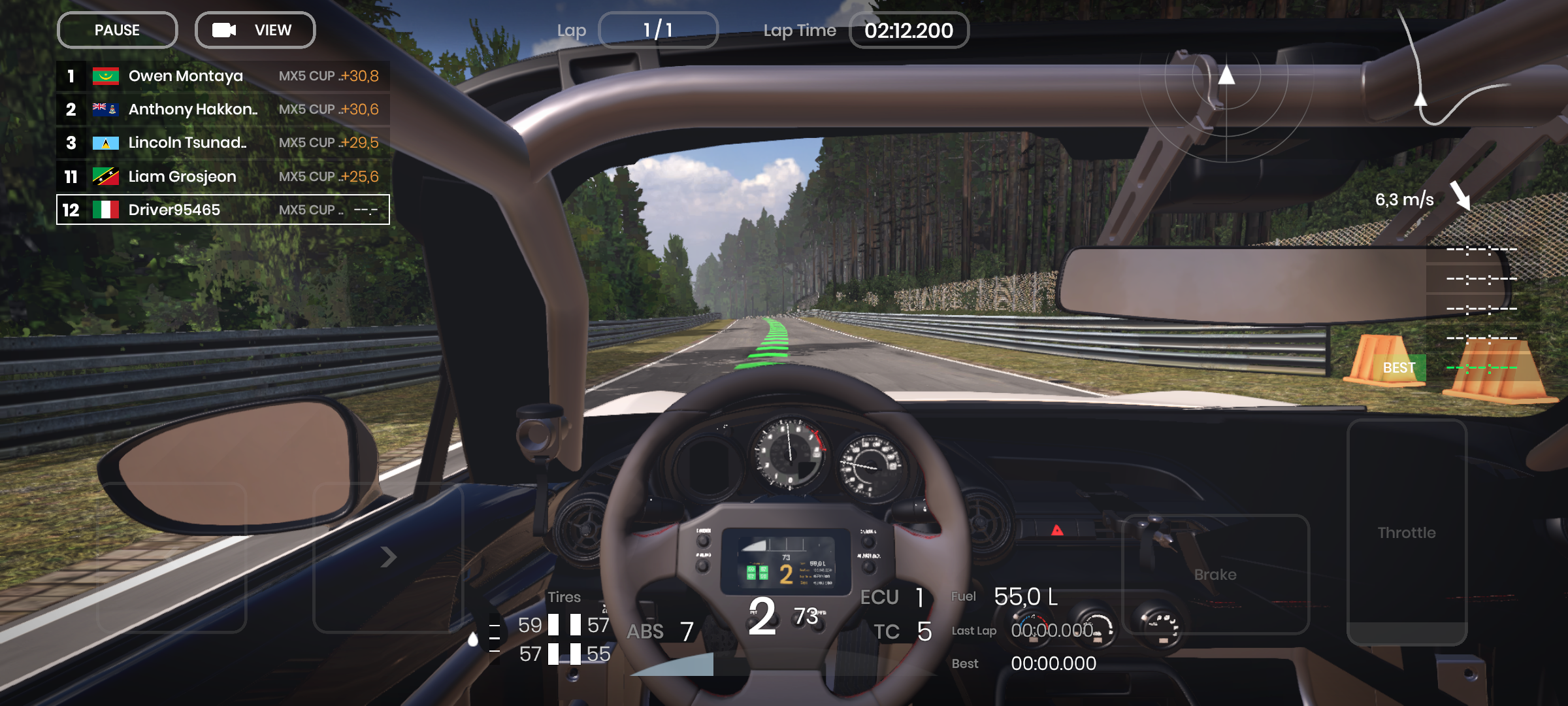
Task: Select Owen Montaya in the standings
Action: 223,76
